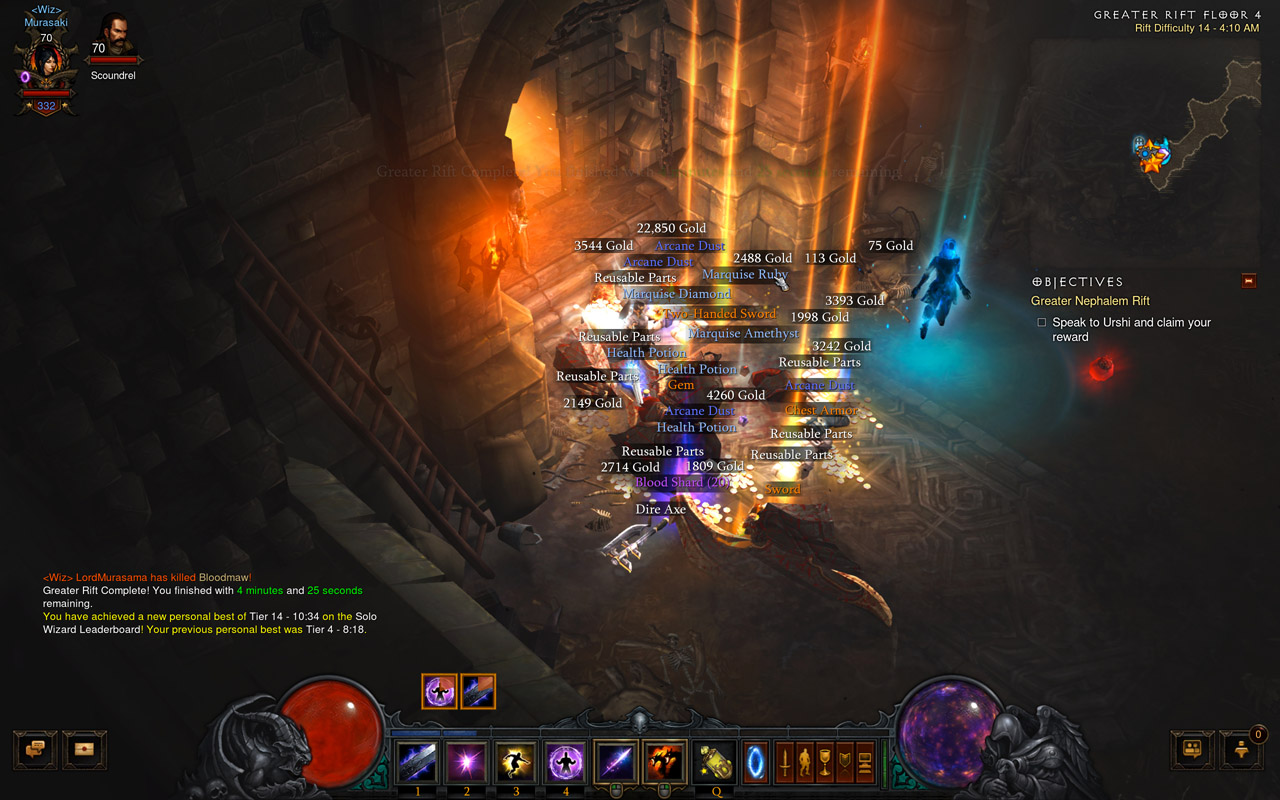Pick up the Marquise Ruby loot label

(744, 274)
